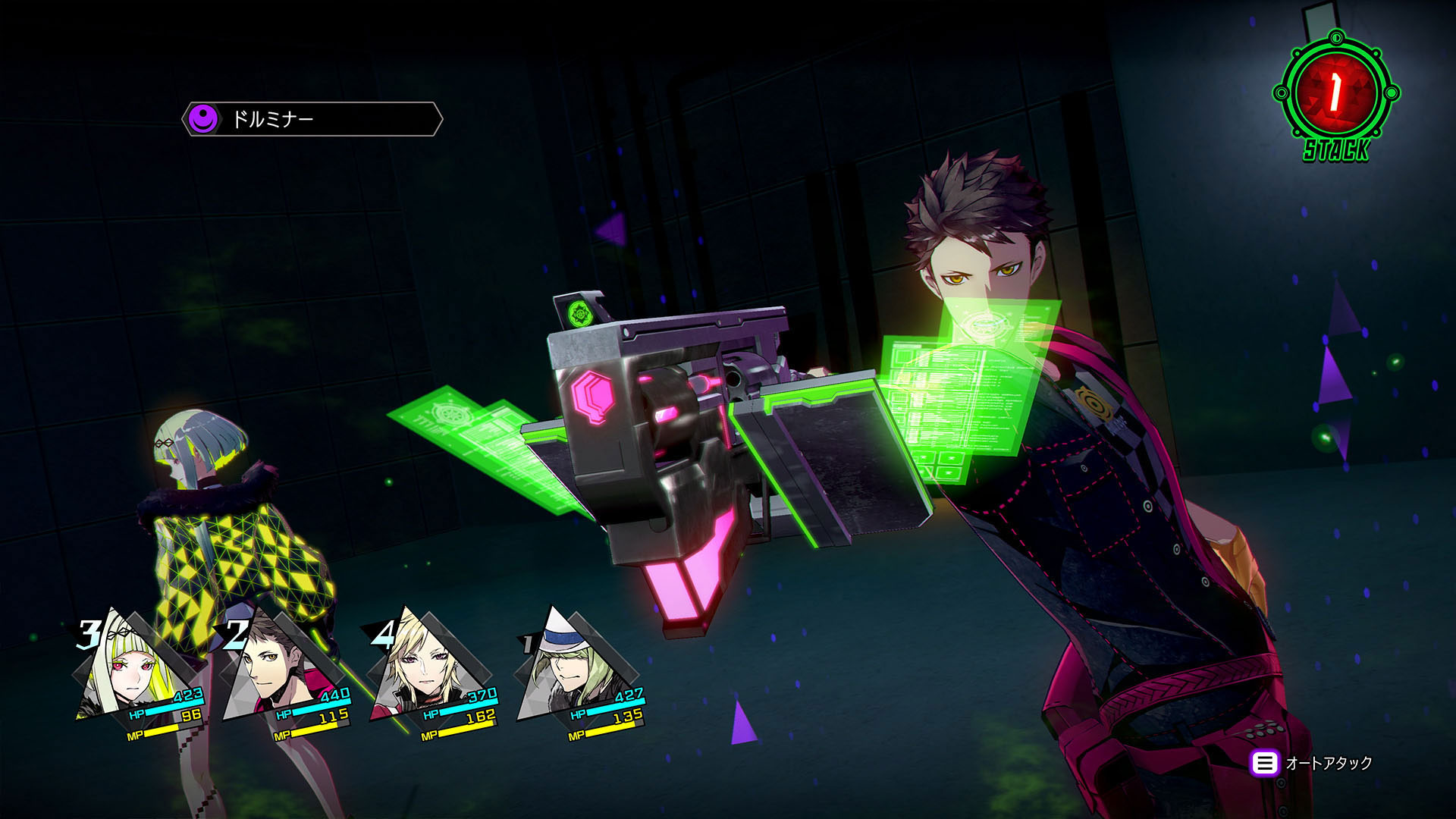Click the ドルミナー skill name banner
The height and width of the screenshot is (819, 1456).
point(312,119)
